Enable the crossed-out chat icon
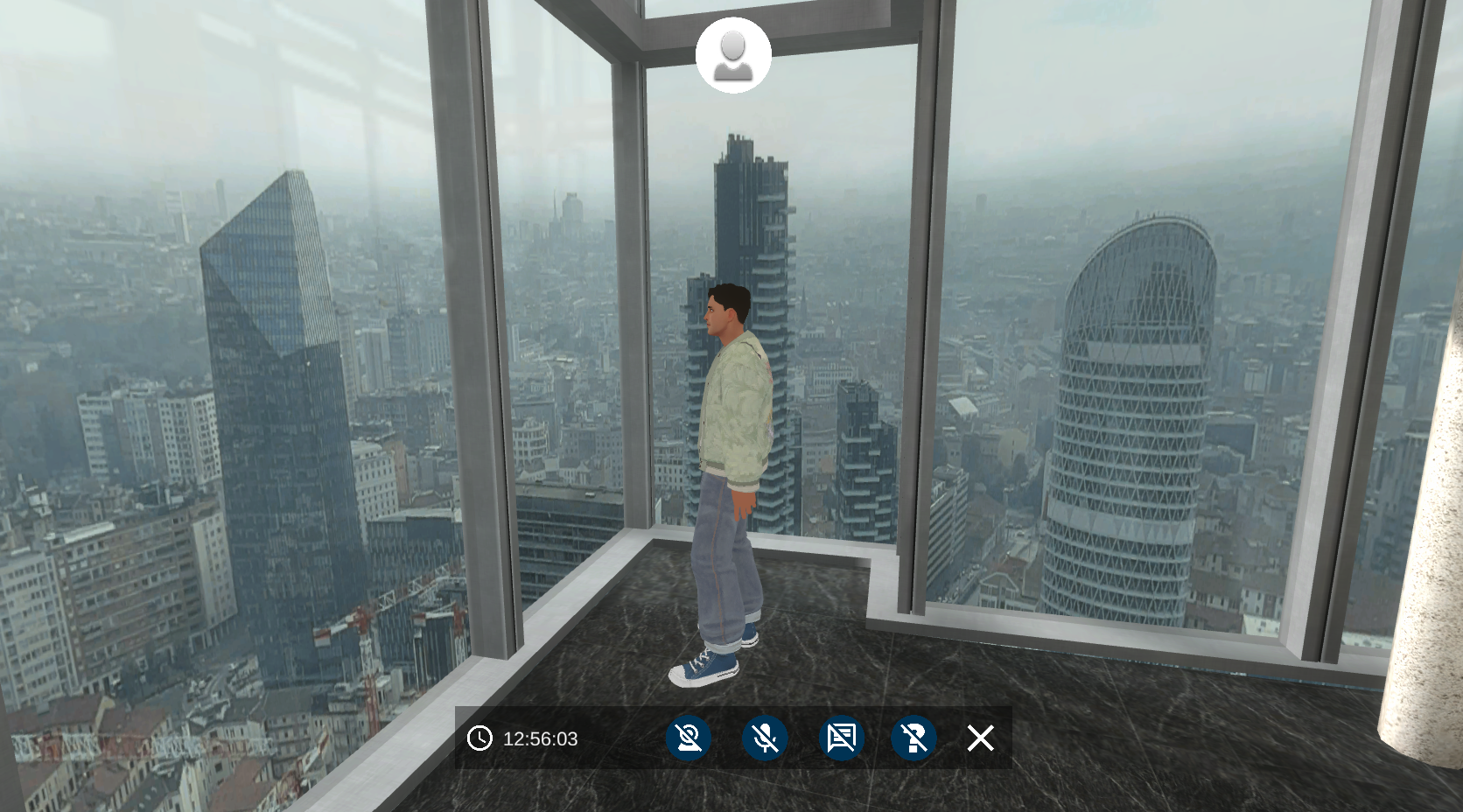Viewport: 1463px width, 812px height. (841, 738)
